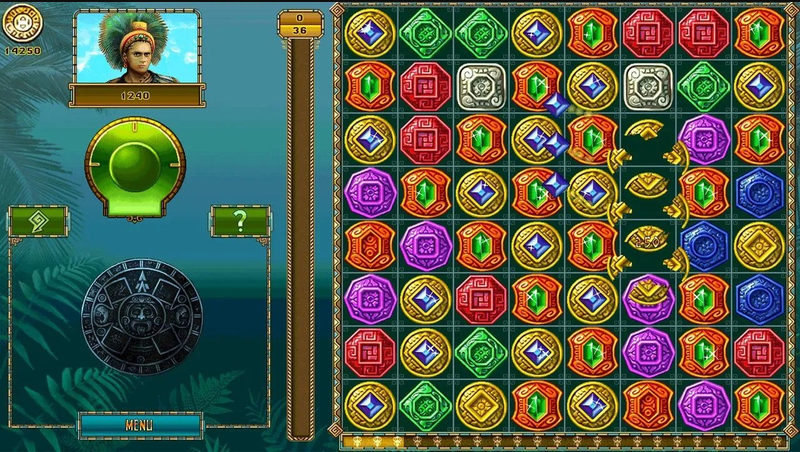Open the MENU button
The height and width of the screenshot is (452, 800).
click(139, 425)
